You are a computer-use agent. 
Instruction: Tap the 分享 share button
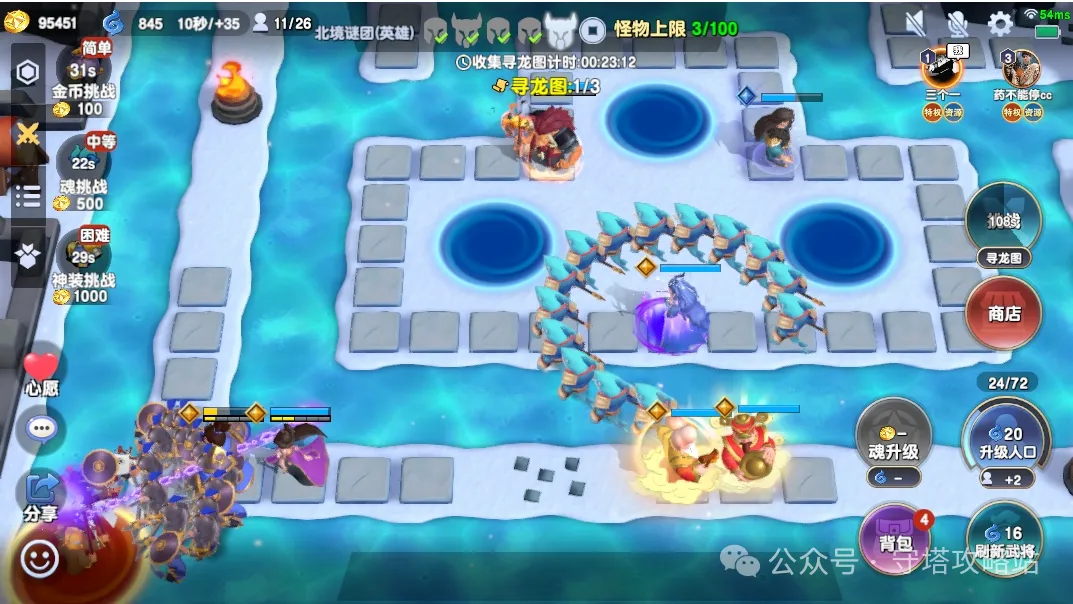(x=41, y=494)
